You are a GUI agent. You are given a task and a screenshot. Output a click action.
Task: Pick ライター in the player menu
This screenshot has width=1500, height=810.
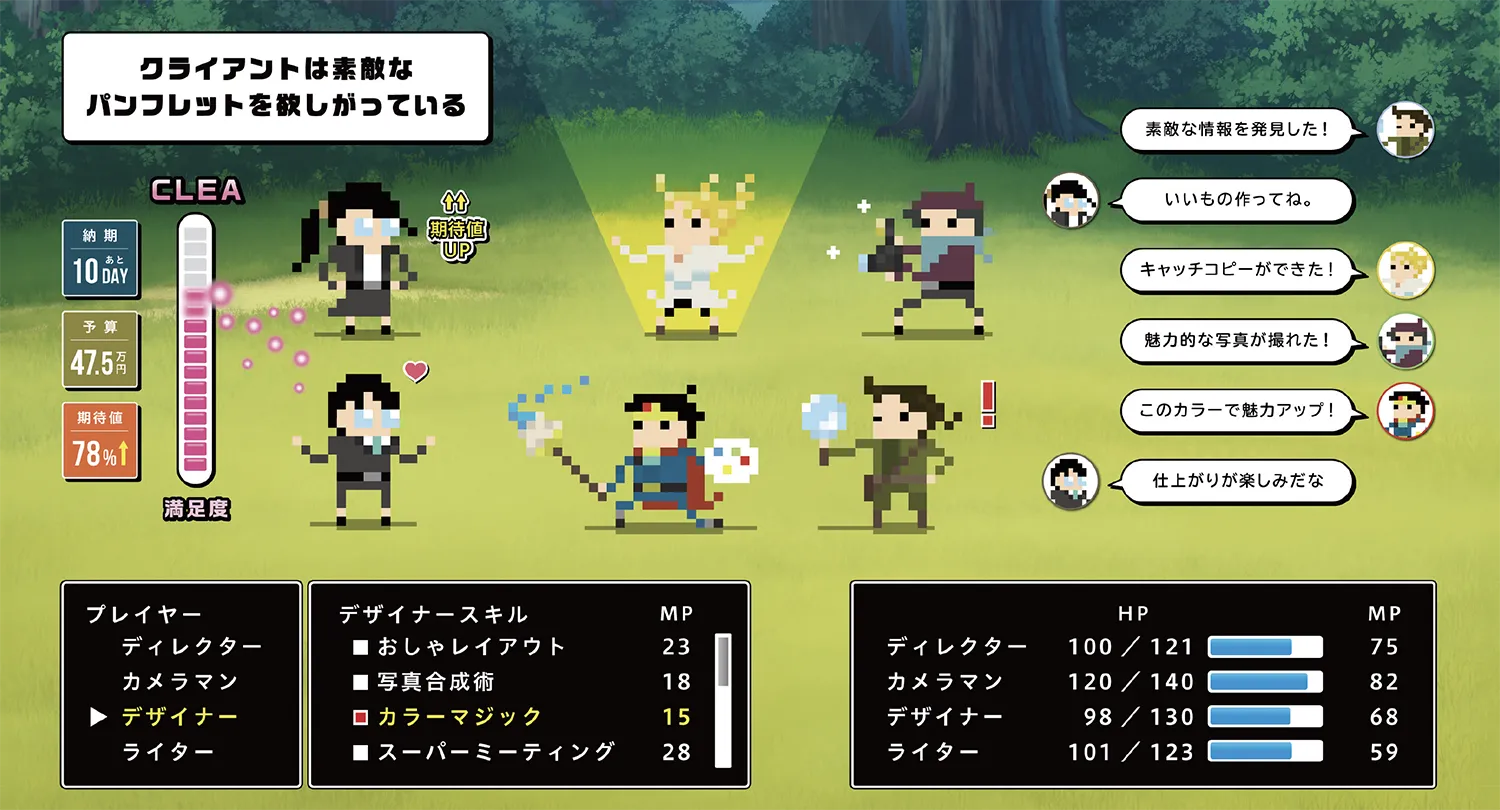point(169,752)
